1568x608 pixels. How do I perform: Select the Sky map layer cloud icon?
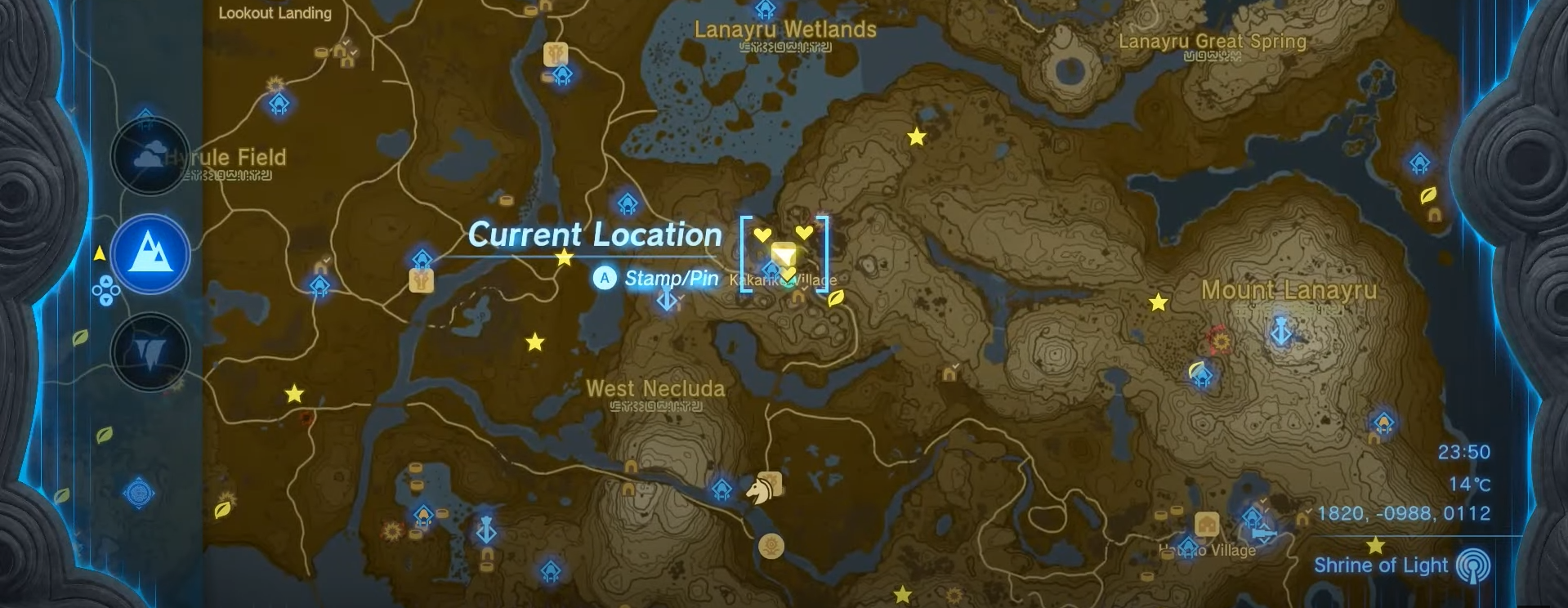[x=150, y=155]
